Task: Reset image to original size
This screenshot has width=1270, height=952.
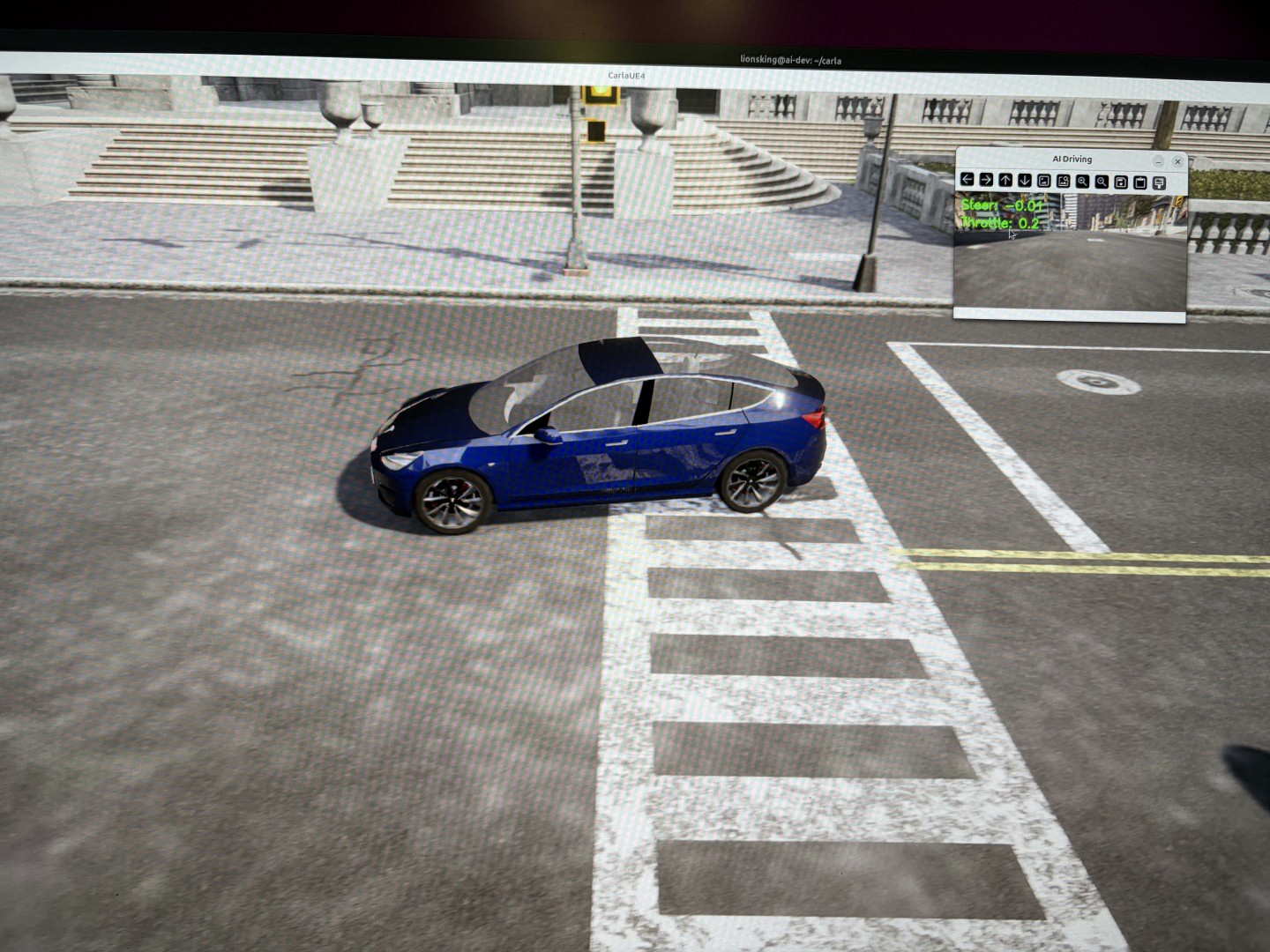Action: (1044, 181)
